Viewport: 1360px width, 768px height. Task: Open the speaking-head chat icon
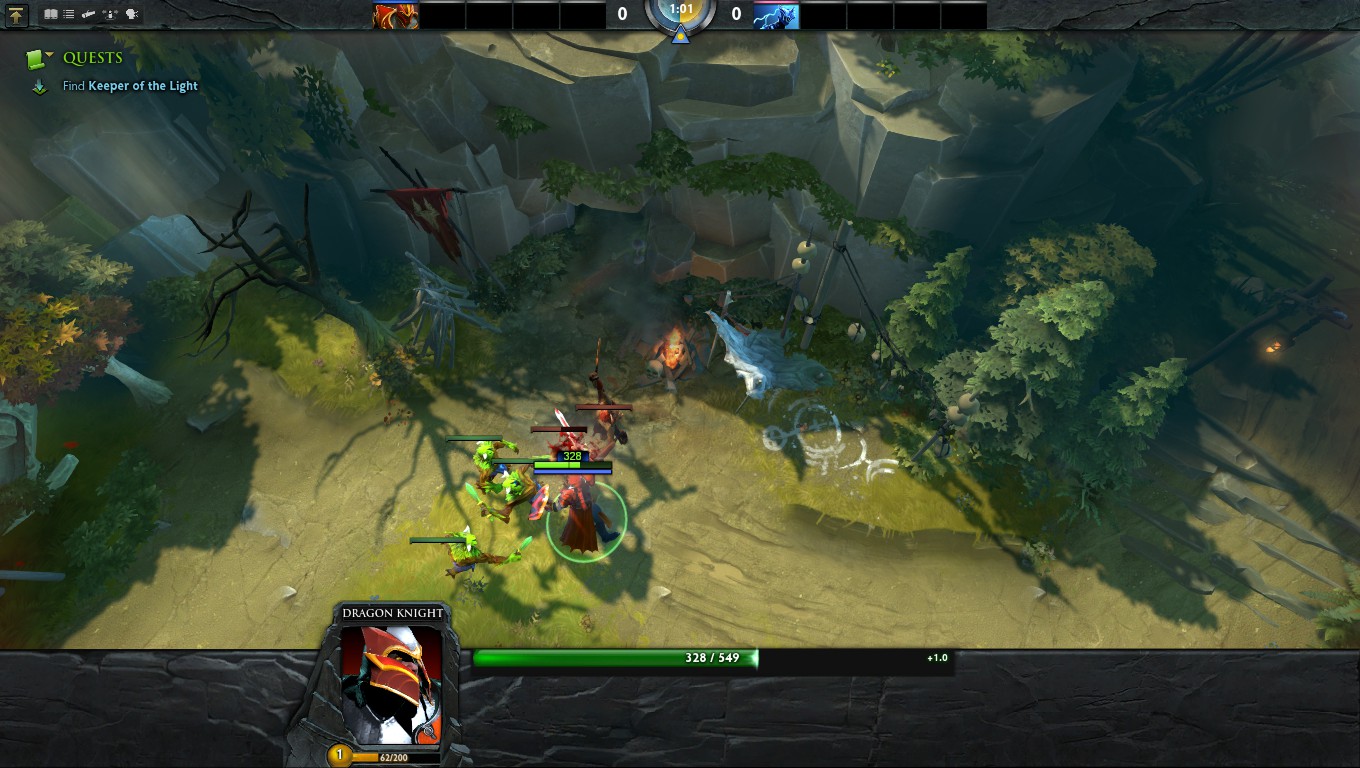(132, 15)
